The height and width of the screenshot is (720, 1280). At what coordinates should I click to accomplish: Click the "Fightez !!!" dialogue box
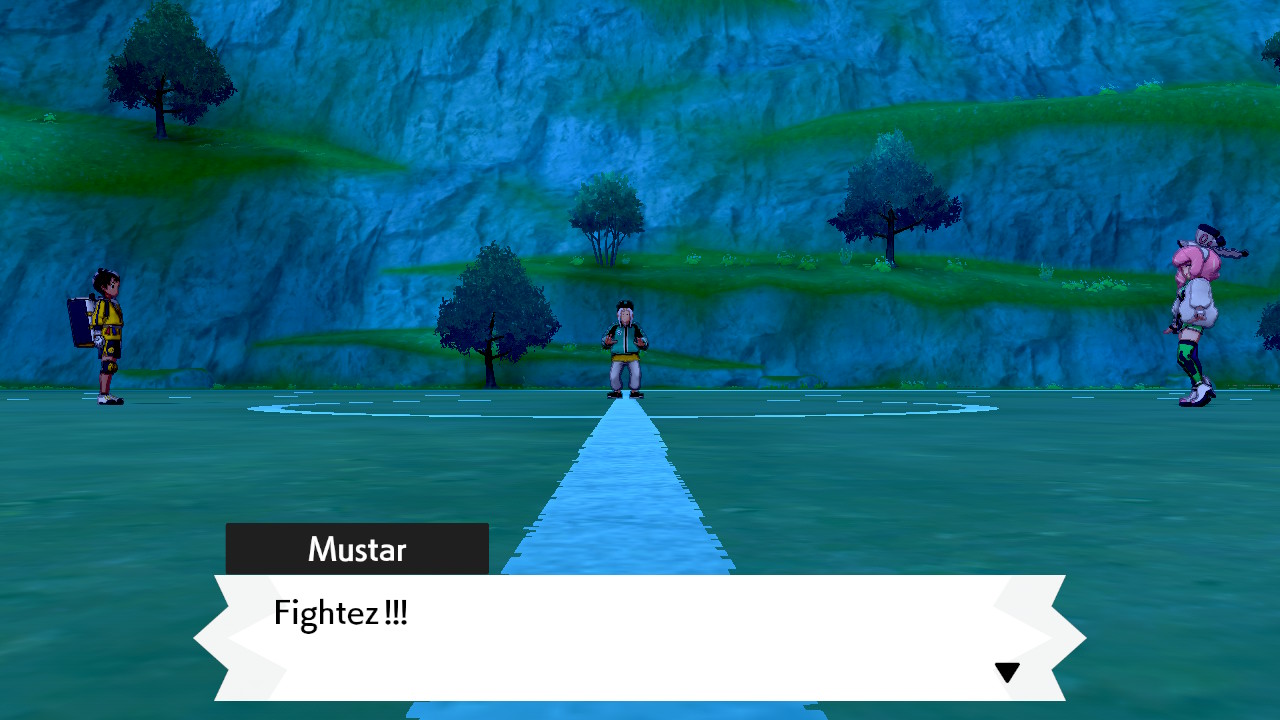coord(640,637)
